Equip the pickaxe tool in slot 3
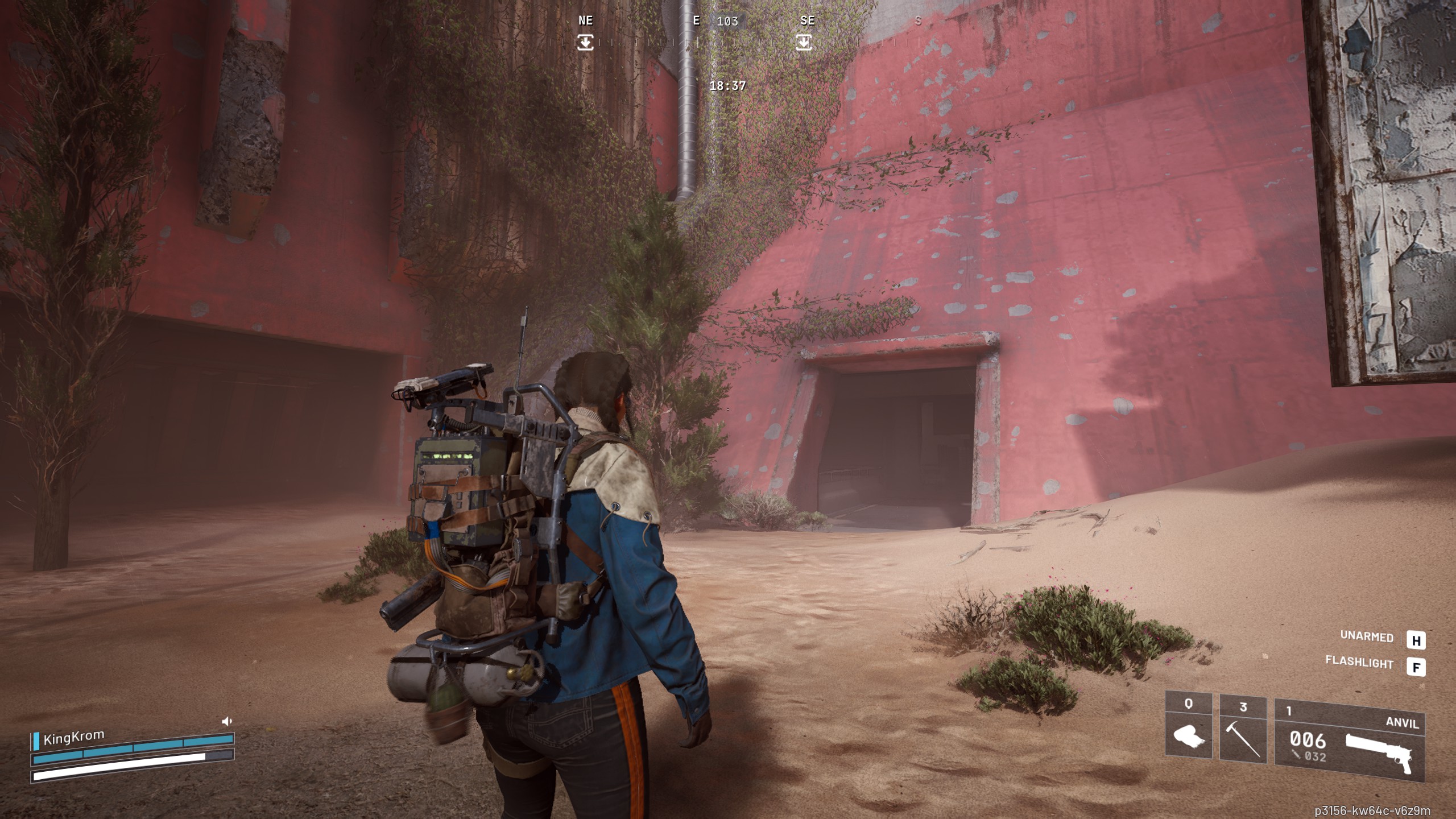 tap(1243, 737)
